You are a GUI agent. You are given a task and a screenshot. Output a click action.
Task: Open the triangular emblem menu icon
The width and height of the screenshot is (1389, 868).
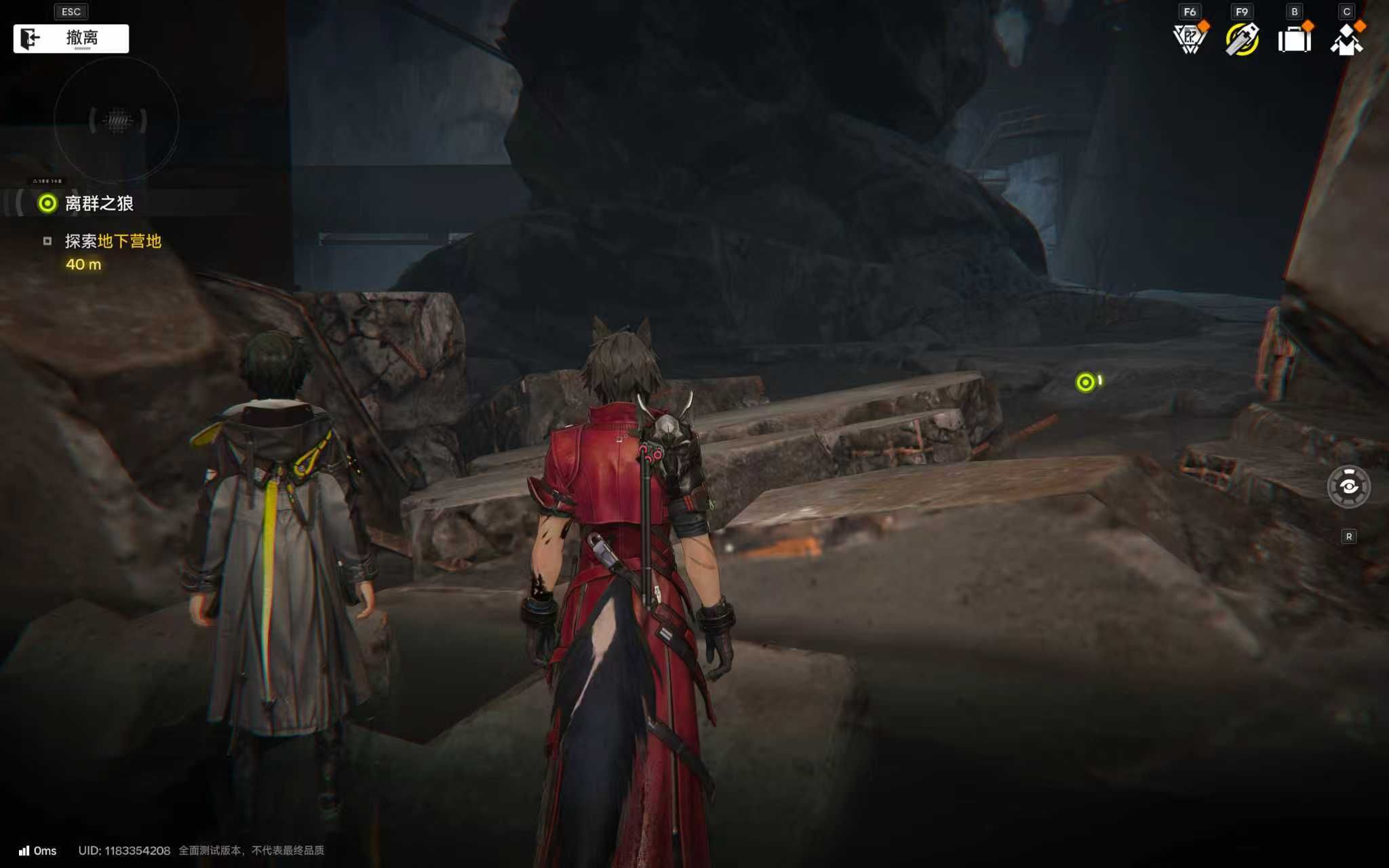[x=1190, y=39]
